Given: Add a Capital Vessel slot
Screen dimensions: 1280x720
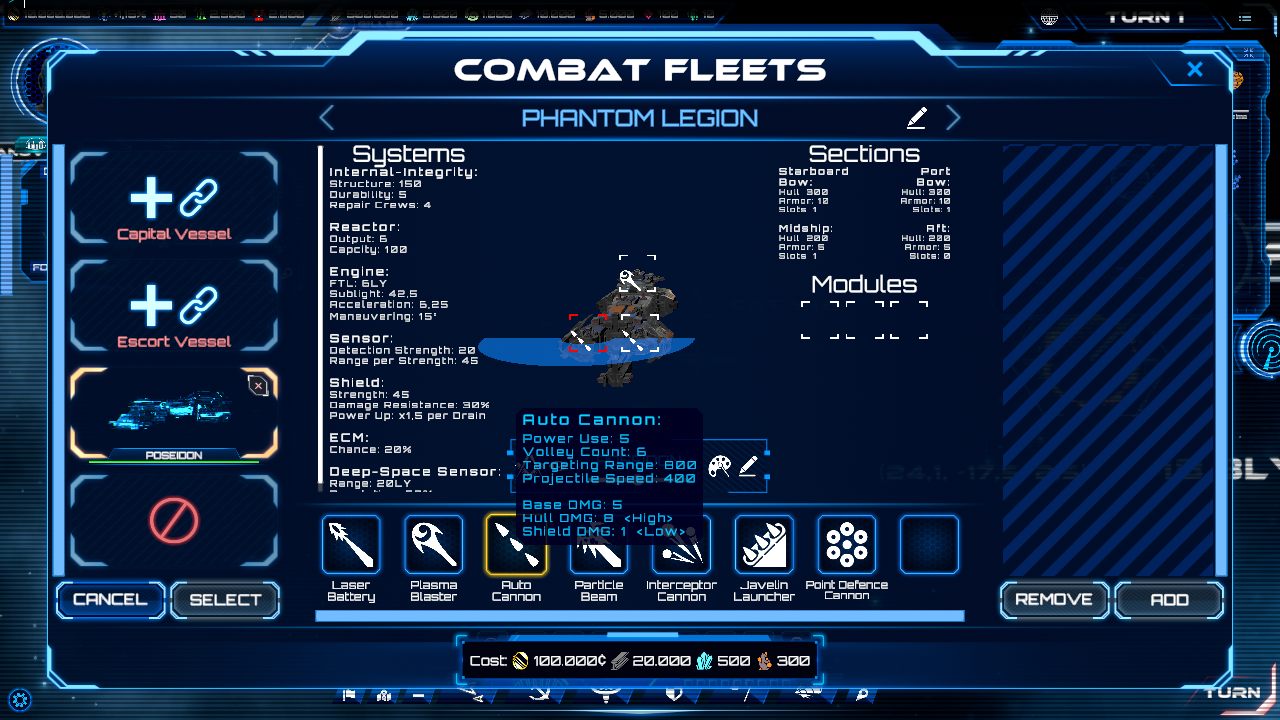Looking at the screenshot, I should tap(174, 199).
